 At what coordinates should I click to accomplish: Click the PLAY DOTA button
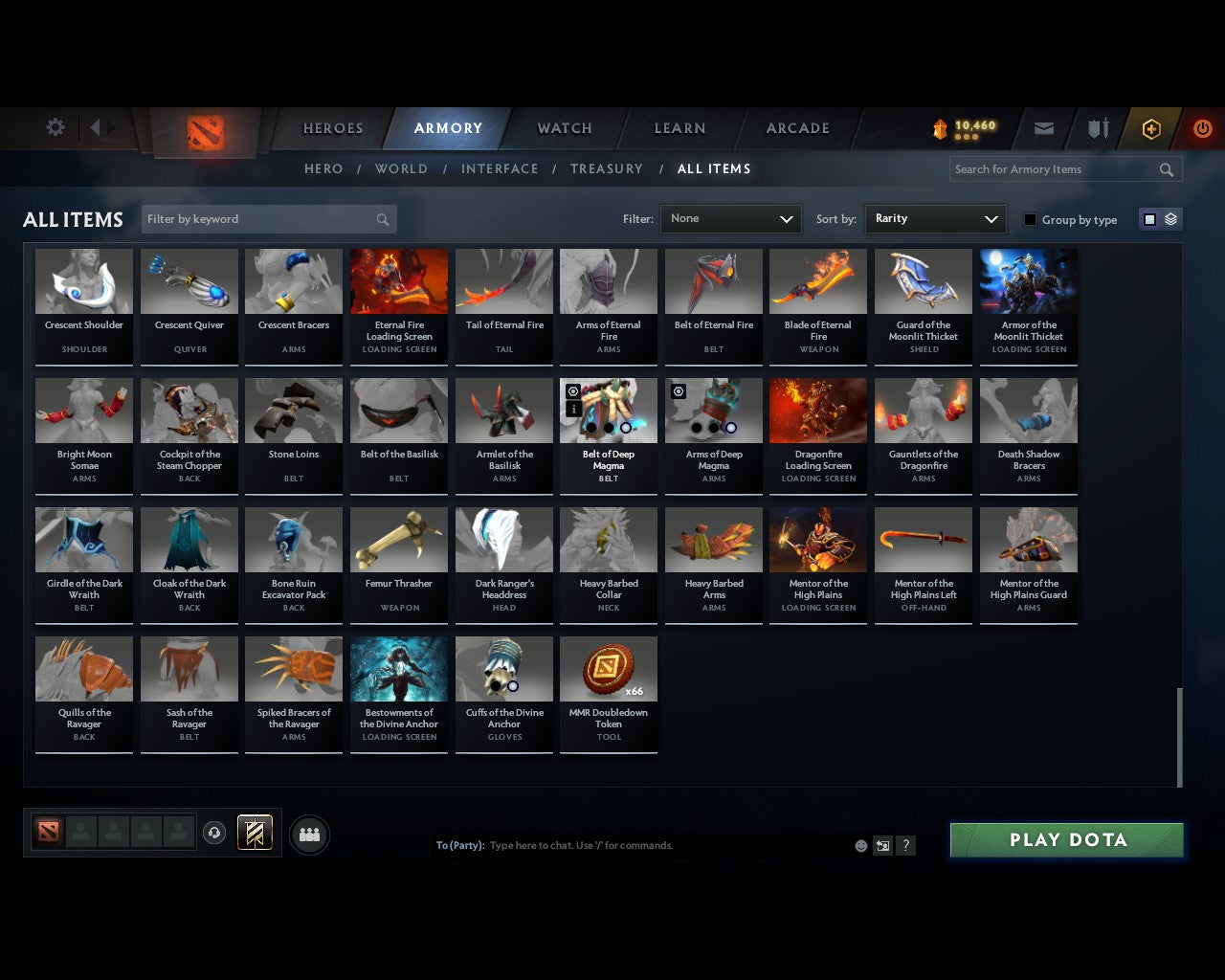(1066, 839)
